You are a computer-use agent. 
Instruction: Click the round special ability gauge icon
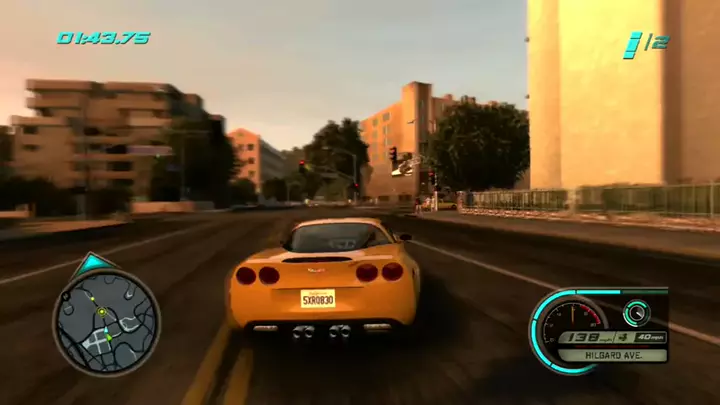636,313
